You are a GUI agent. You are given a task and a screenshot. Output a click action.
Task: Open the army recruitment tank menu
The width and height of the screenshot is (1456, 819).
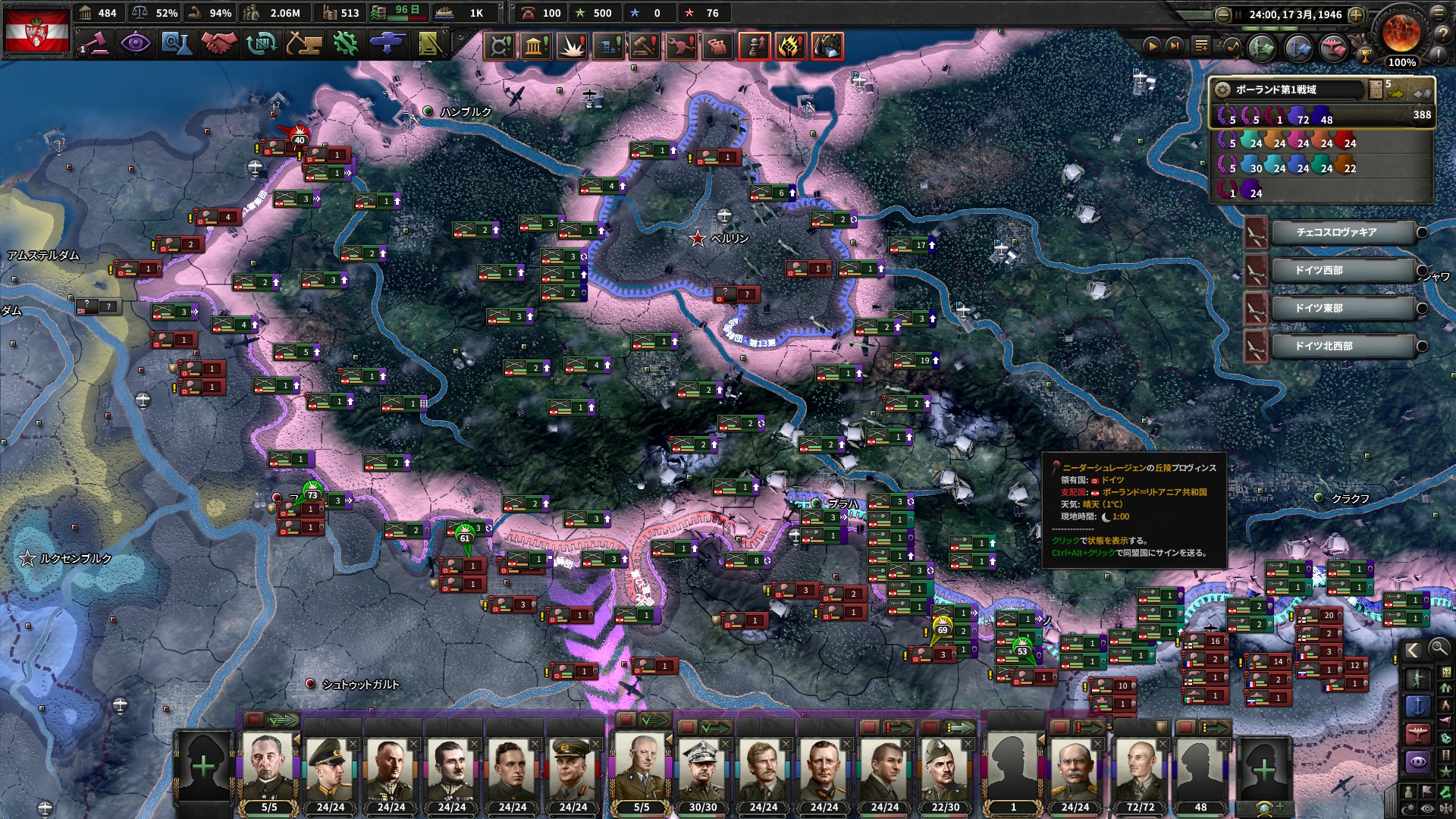tap(388, 44)
